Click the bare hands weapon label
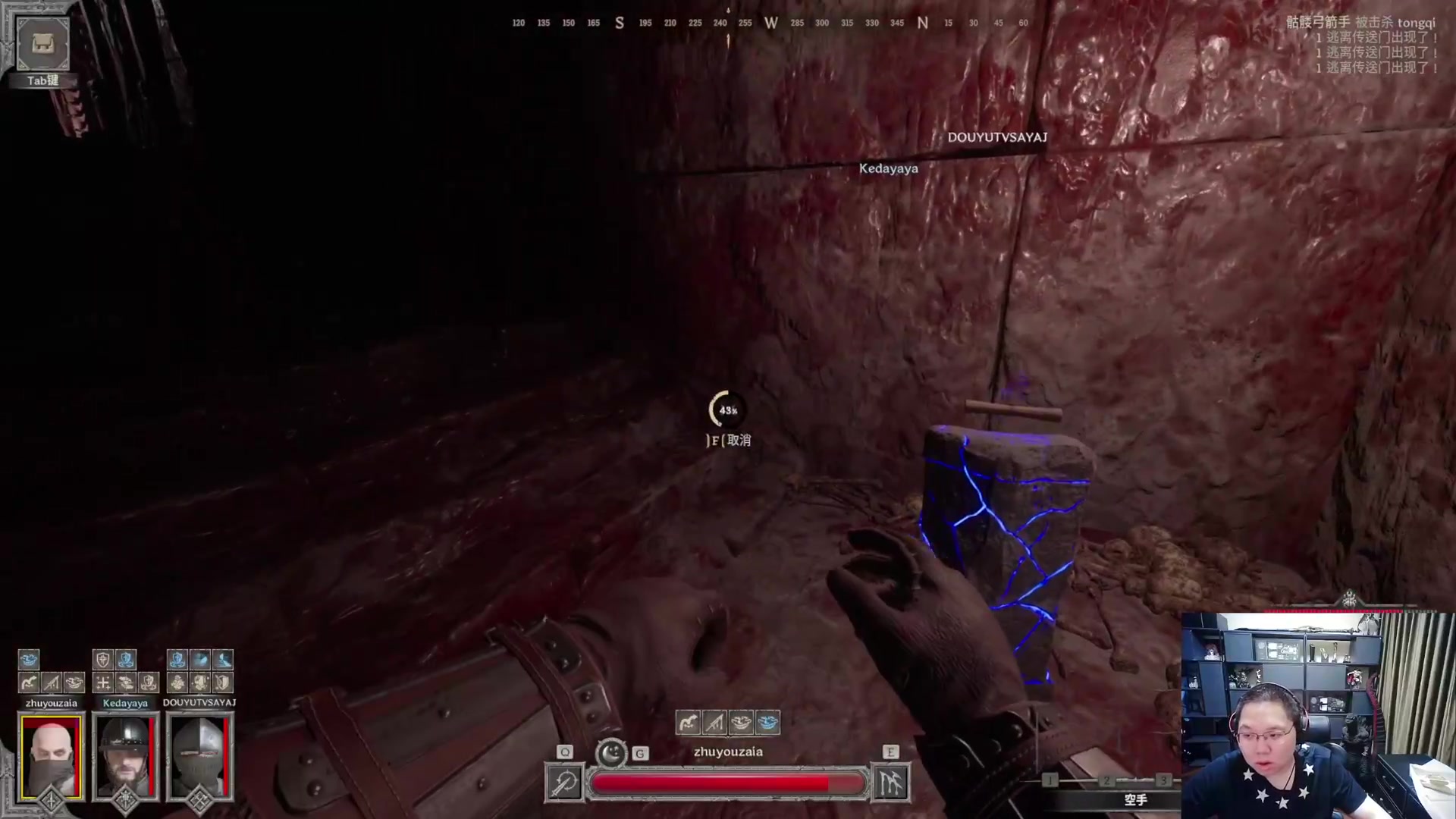 pyautogui.click(x=1135, y=799)
